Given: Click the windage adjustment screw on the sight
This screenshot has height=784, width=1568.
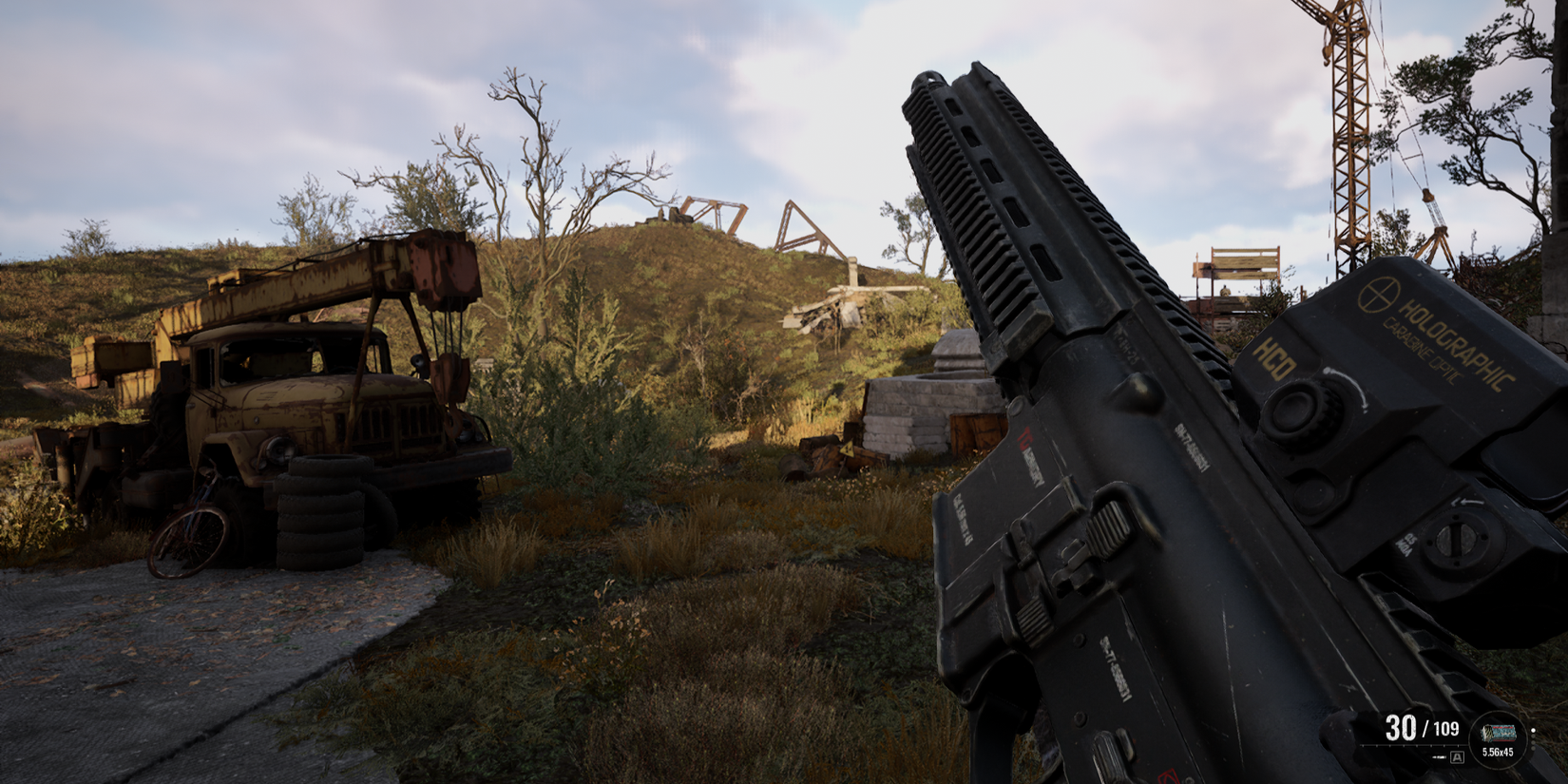Looking at the screenshot, I should point(1456,537).
